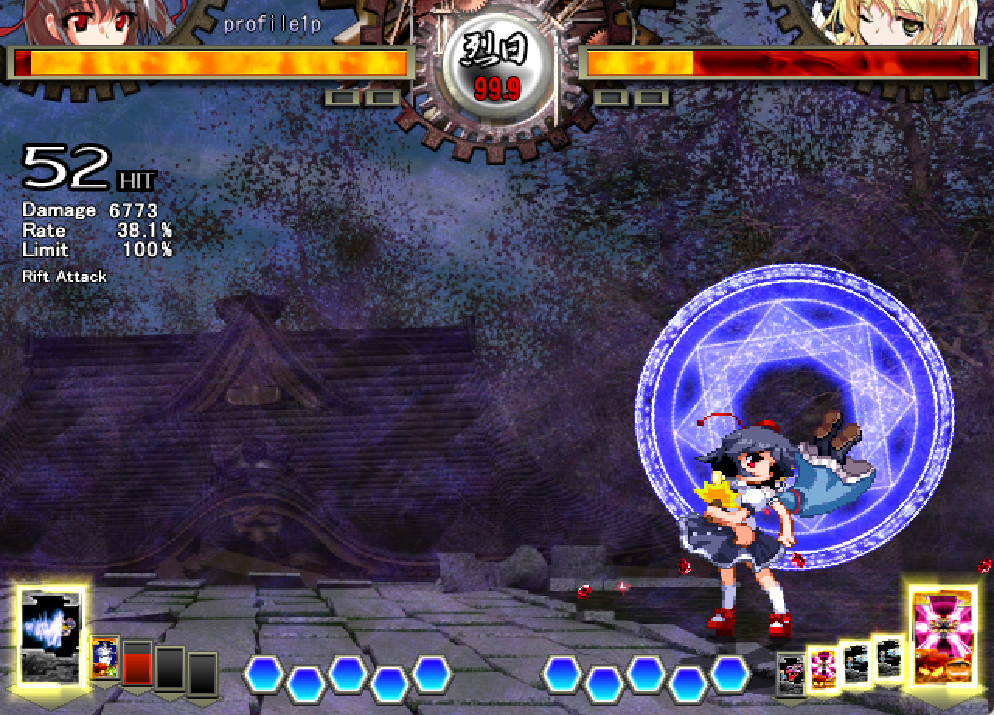
Task: Pick player two's unlit grey card with red V
Action: 792,672
